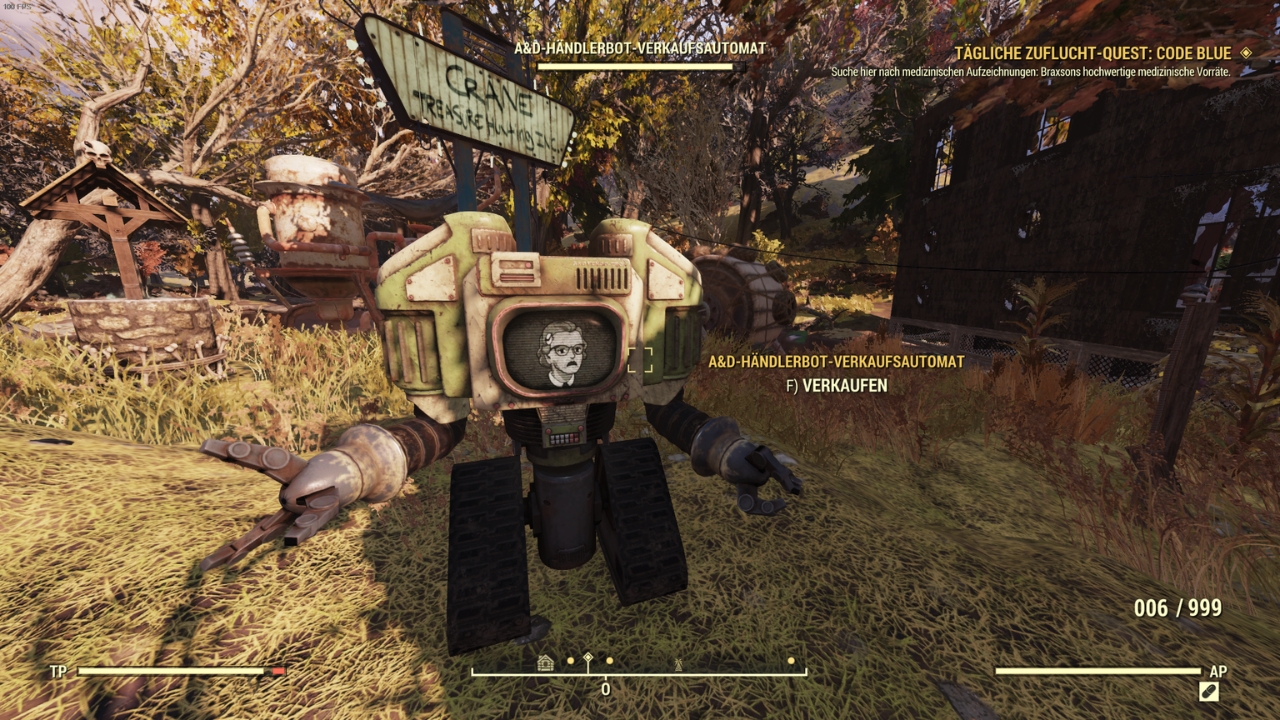This screenshot has height=720, width=1280.
Task: Click the pill icon below the AP bar
Action: pos(1208,691)
